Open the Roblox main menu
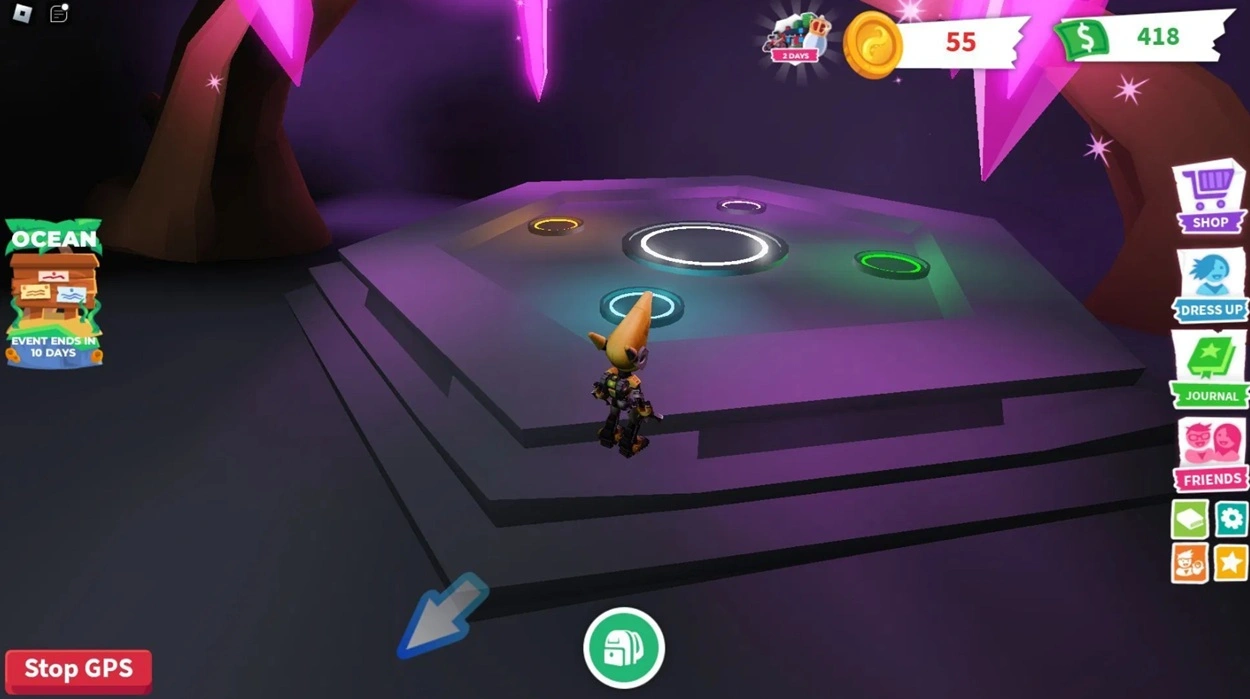The height and width of the screenshot is (699, 1250). [22, 14]
